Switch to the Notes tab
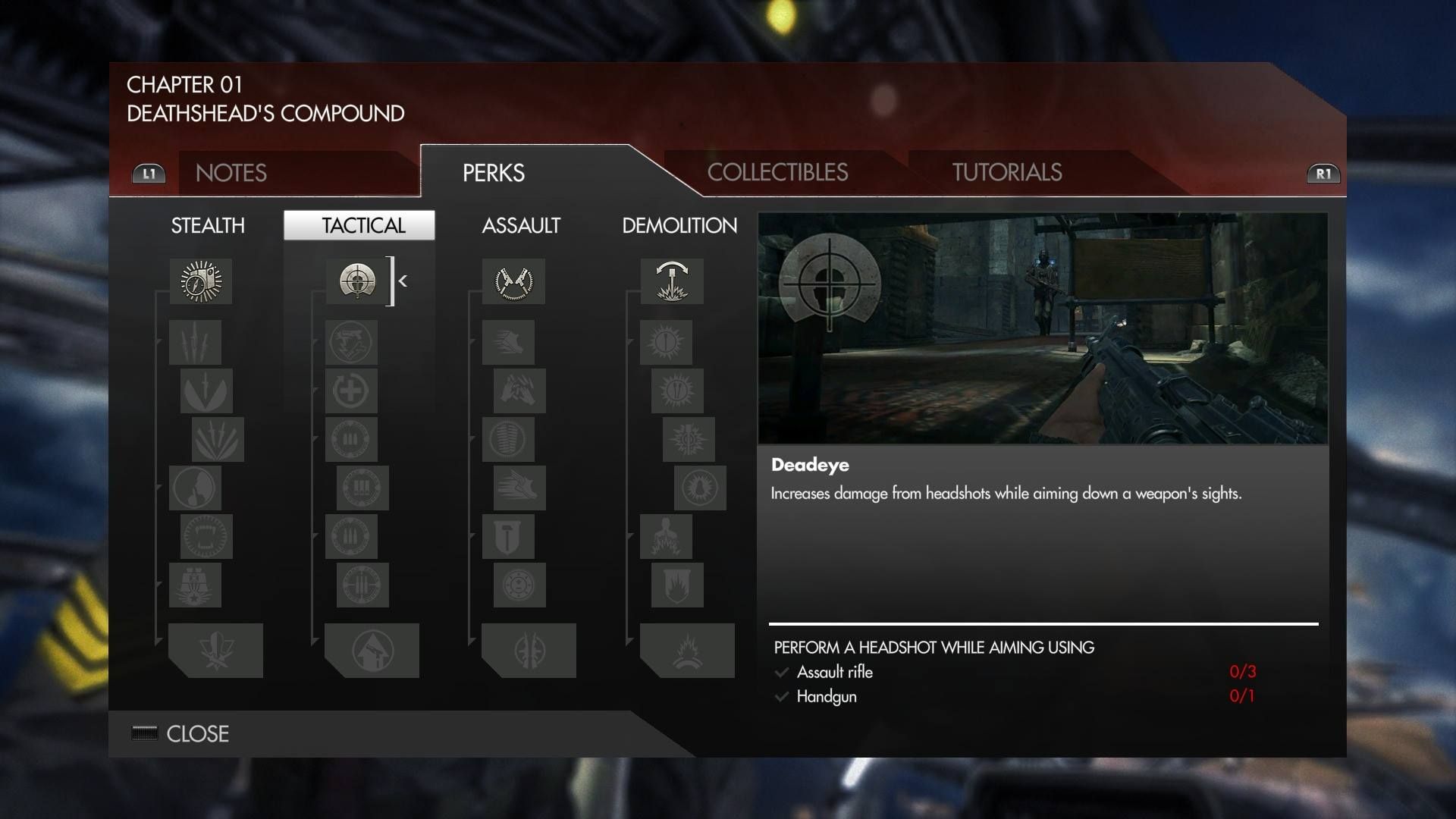This screenshot has height=819, width=1456. pyautogui.click(x=231, y=173)
